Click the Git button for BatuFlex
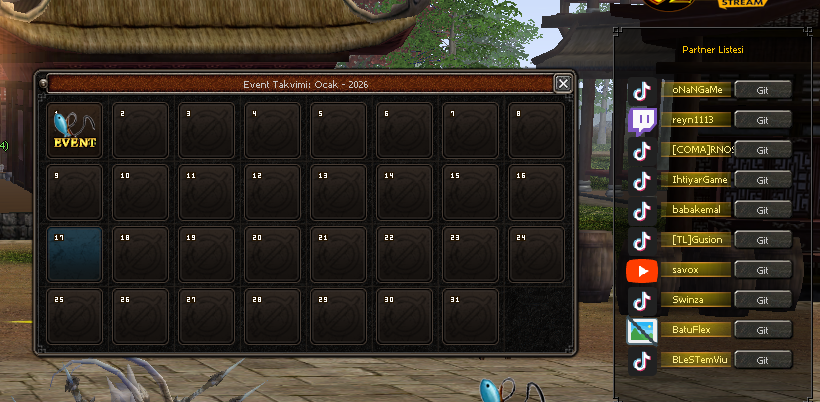 point(762,330)
